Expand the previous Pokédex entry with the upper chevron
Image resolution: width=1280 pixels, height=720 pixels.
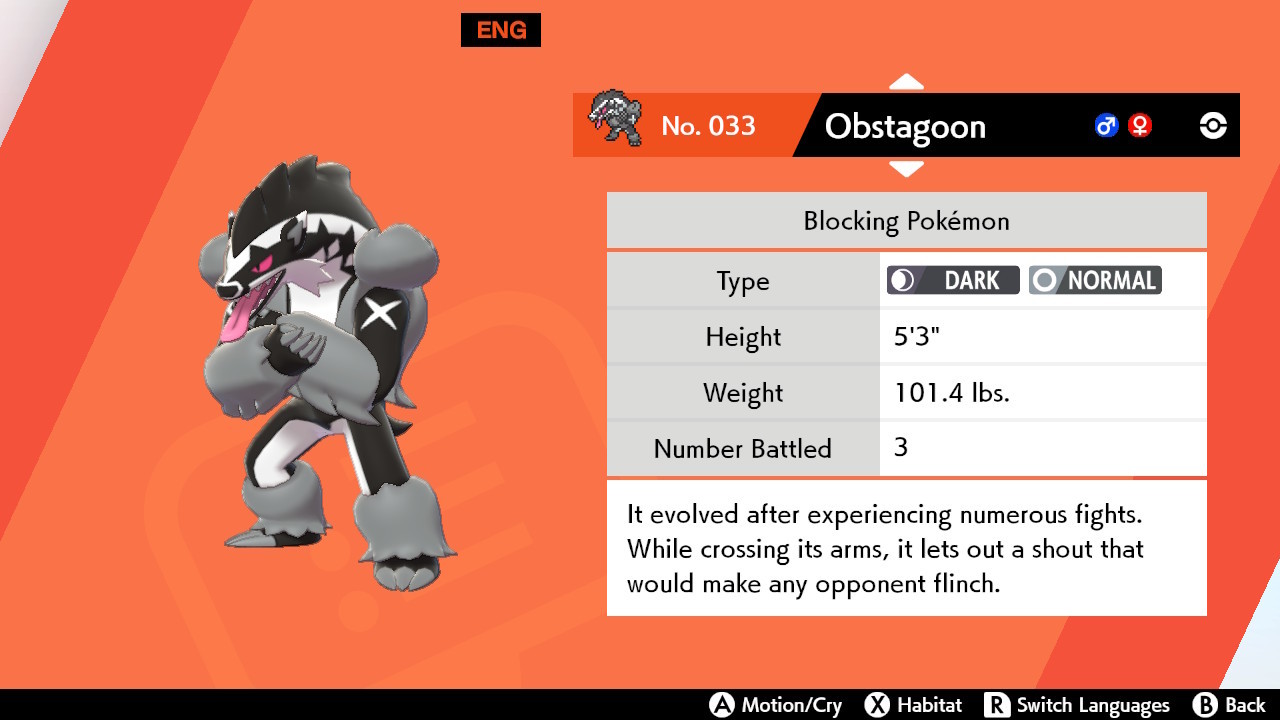906,81
